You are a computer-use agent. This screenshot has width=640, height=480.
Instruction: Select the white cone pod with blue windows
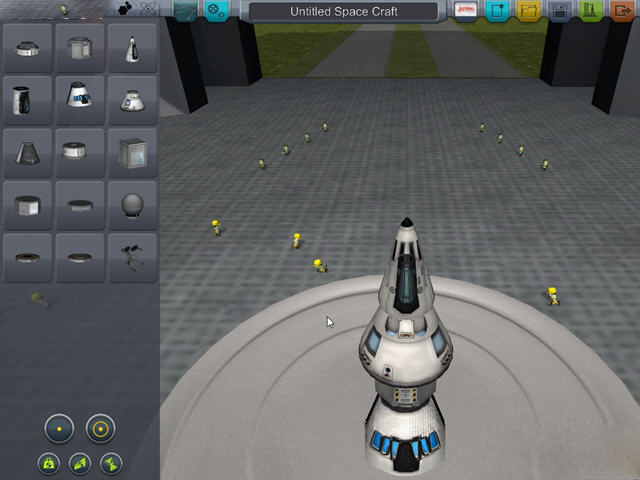80,99
